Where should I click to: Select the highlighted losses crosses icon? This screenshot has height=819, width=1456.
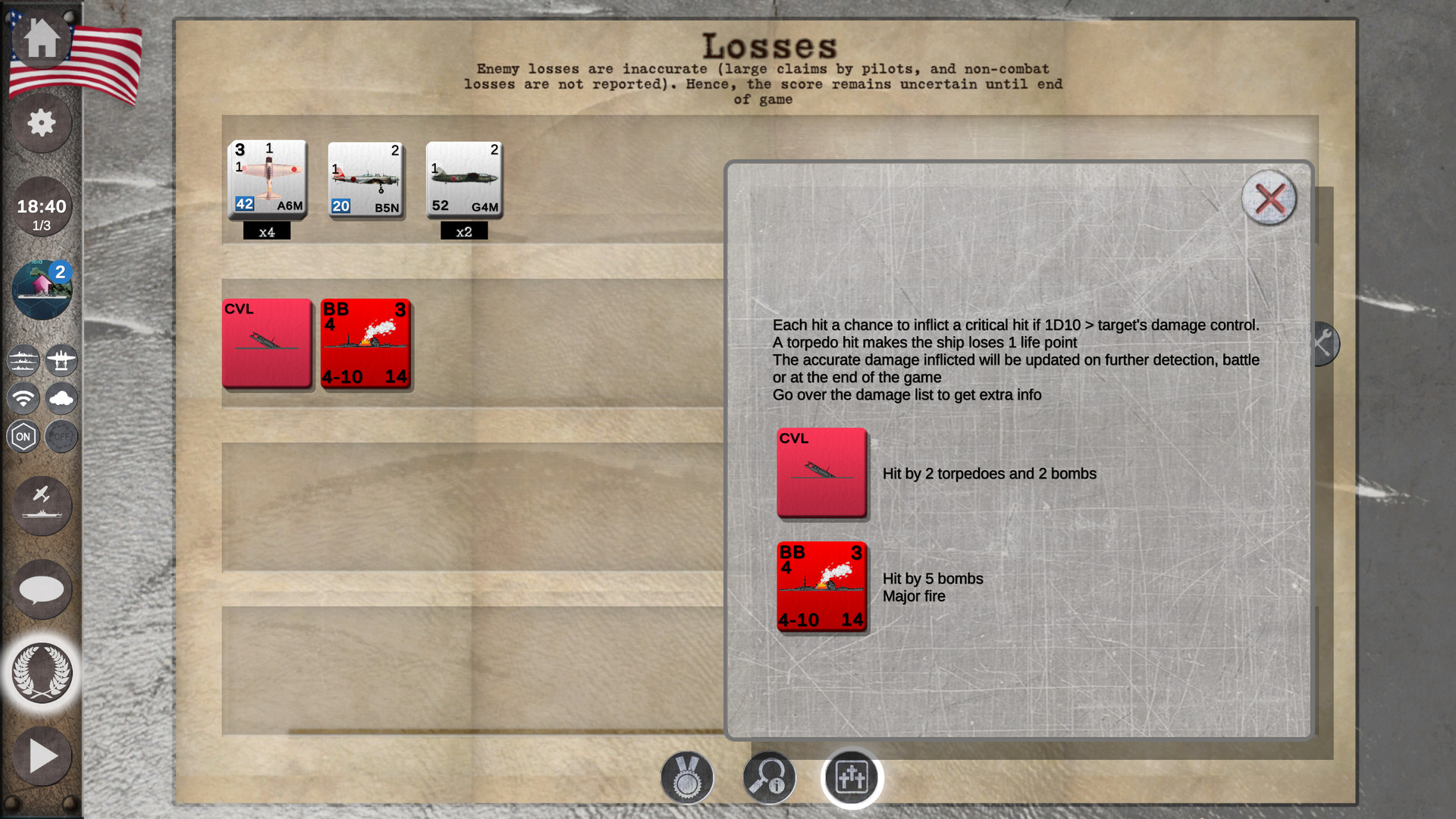pyautogui.click(x=851, y=777)
